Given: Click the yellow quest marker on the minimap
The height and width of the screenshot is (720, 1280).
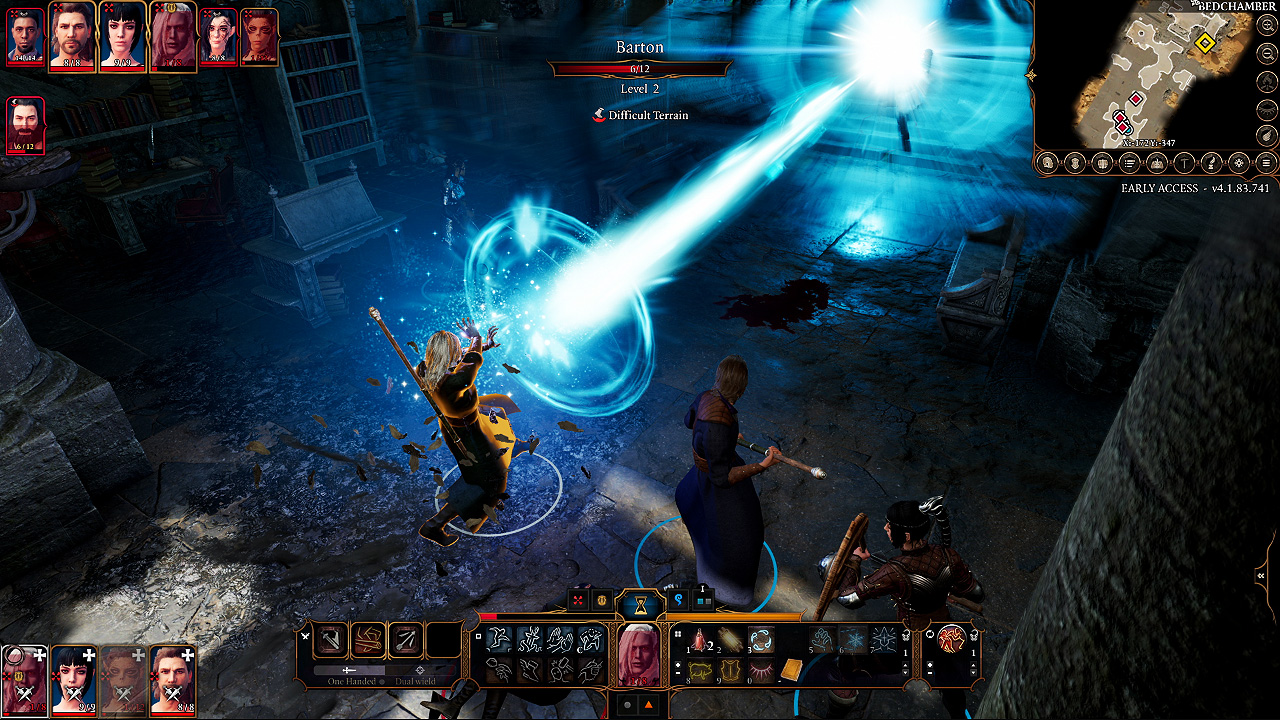Looking at the screenshot, I should pos(1207,45).
